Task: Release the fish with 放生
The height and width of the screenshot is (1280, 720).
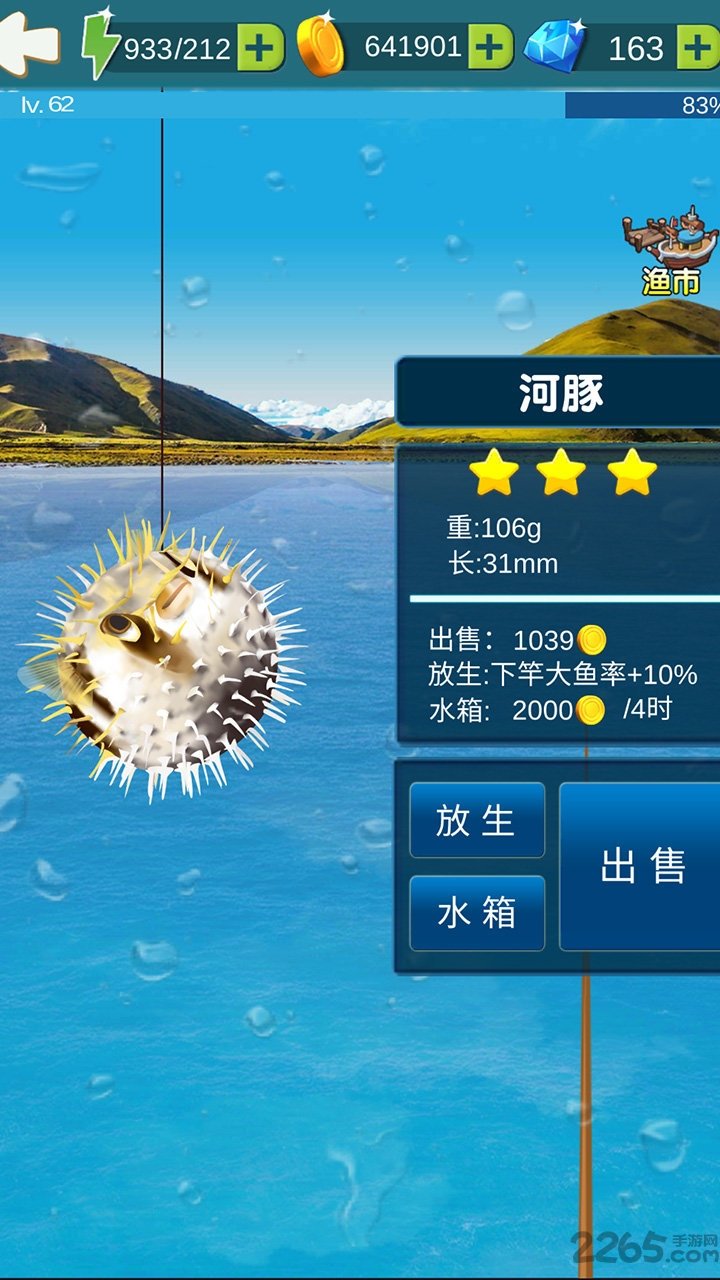Action: [477, 820]
